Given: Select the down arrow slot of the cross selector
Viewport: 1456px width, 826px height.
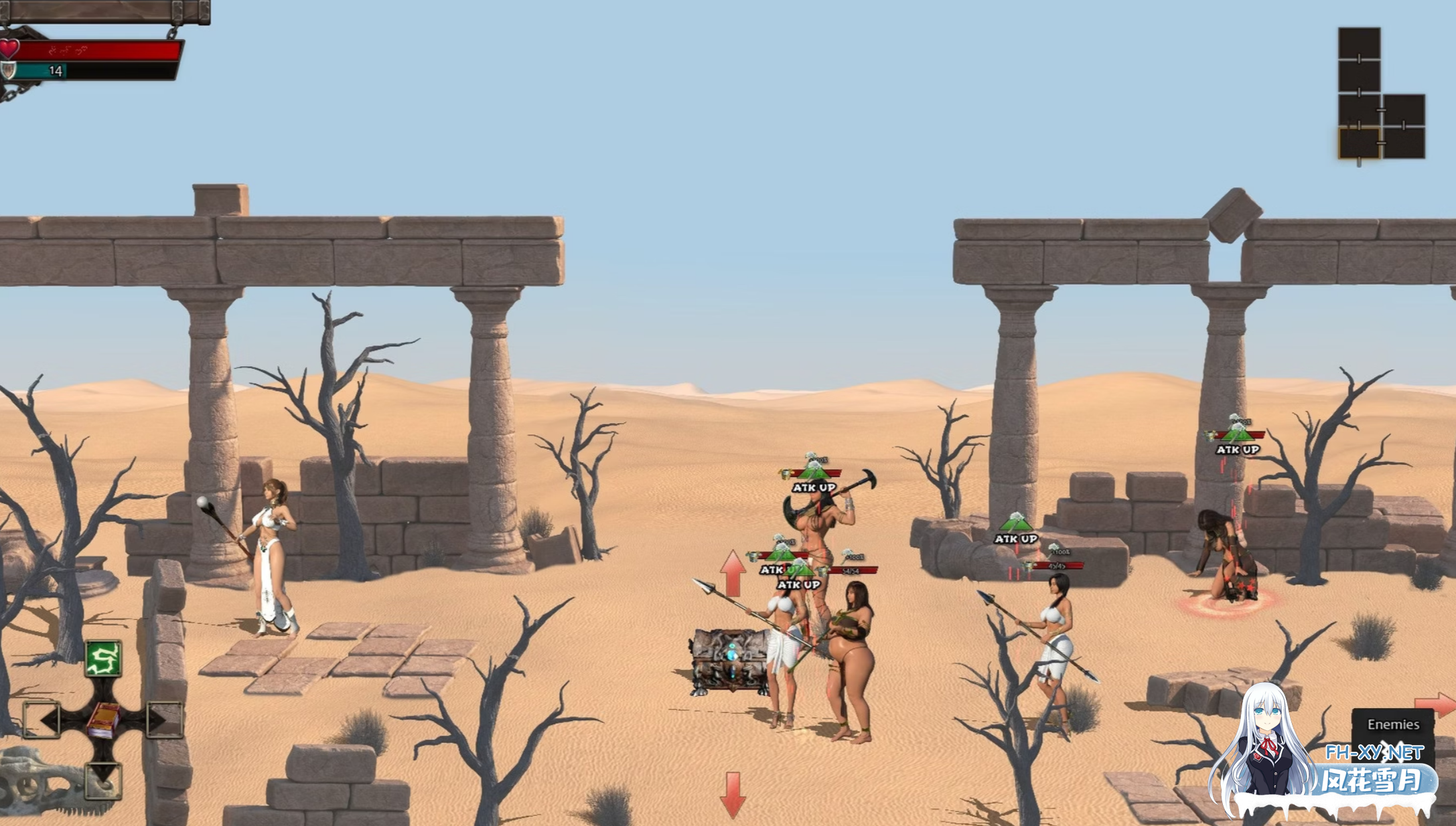Looking at the screenshot, I should 103,780.
